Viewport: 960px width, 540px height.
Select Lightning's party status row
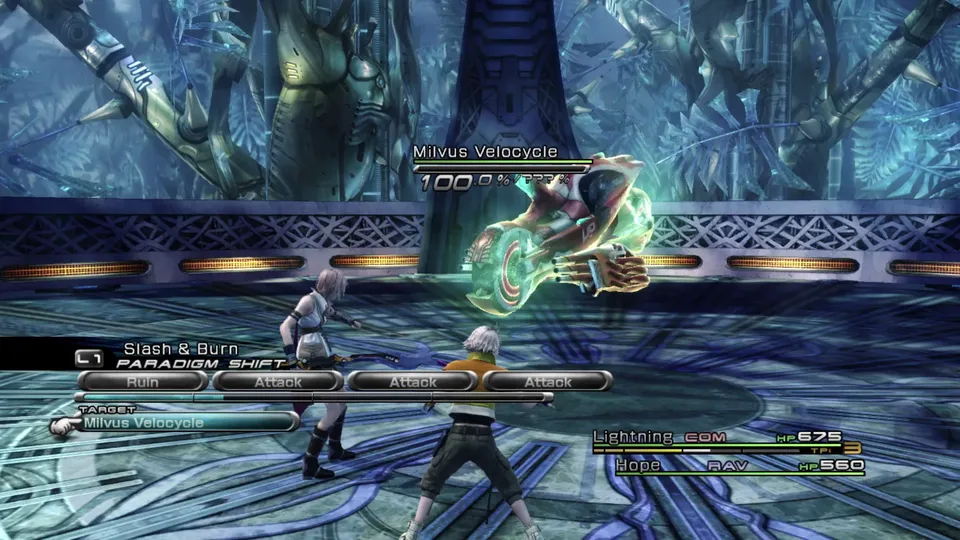717,438
